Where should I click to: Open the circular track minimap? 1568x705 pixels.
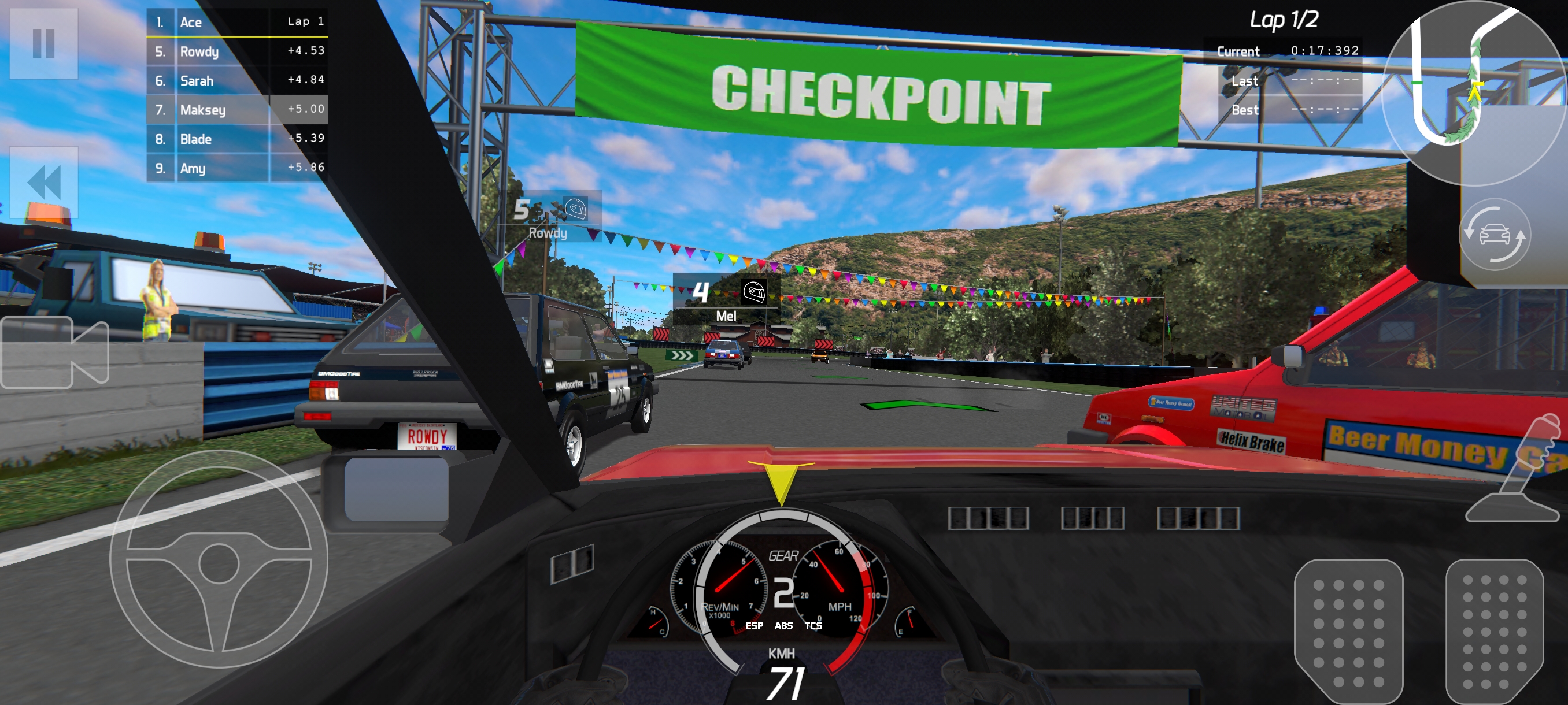coord(1474,91)
